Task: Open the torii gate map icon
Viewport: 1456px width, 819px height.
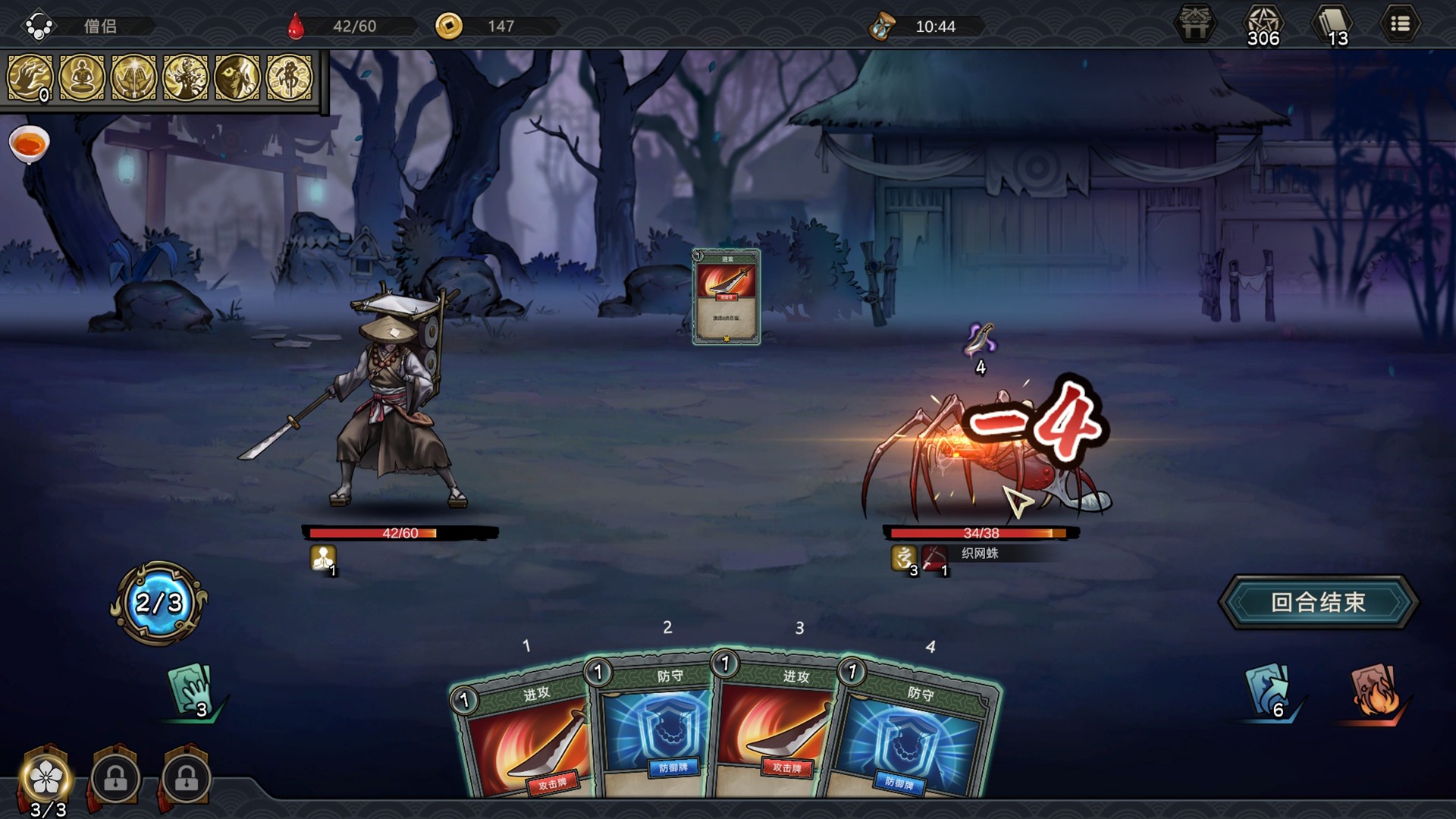Action: point(1195,25)
